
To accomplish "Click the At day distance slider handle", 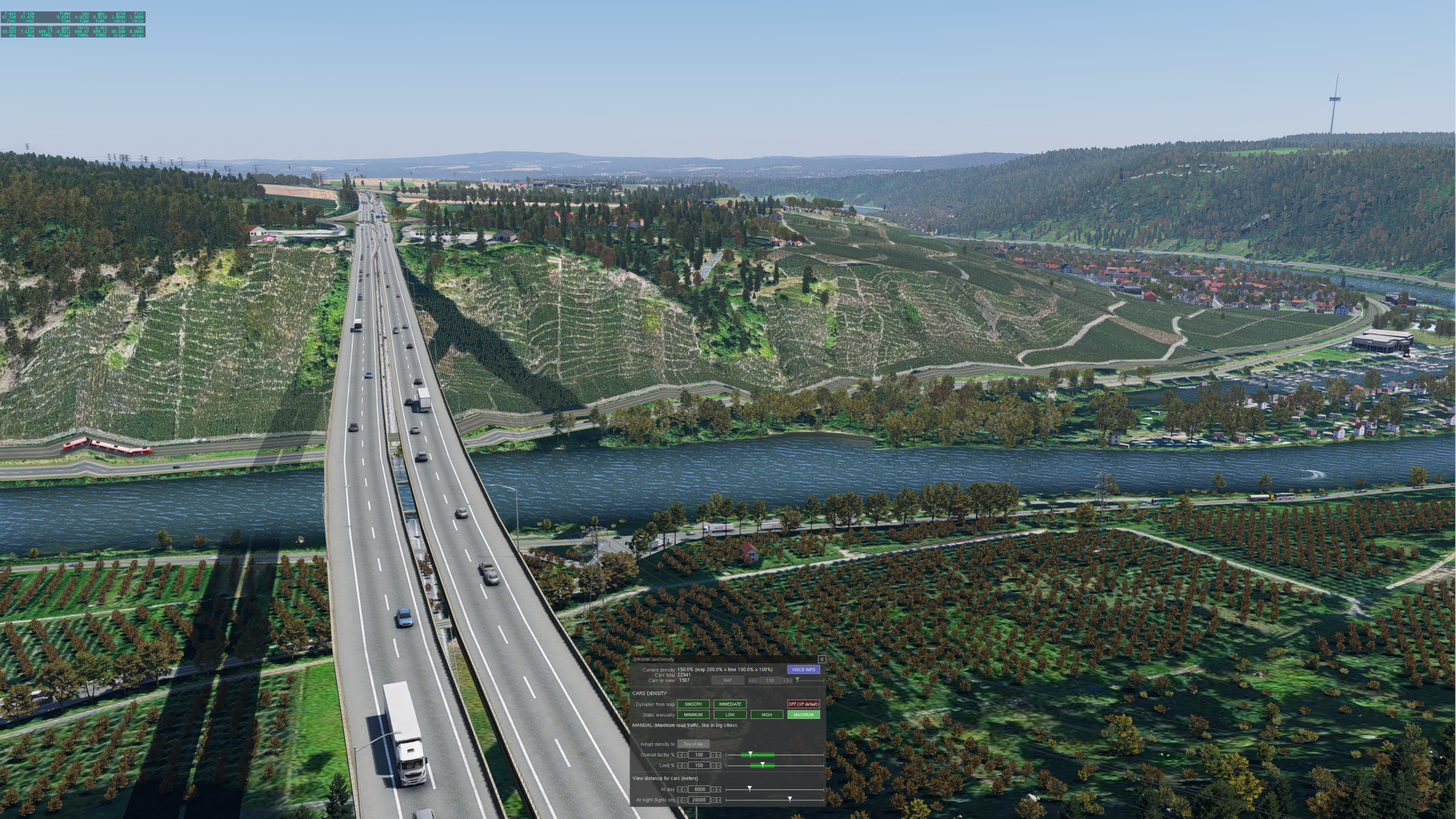I will pos(750,789).
